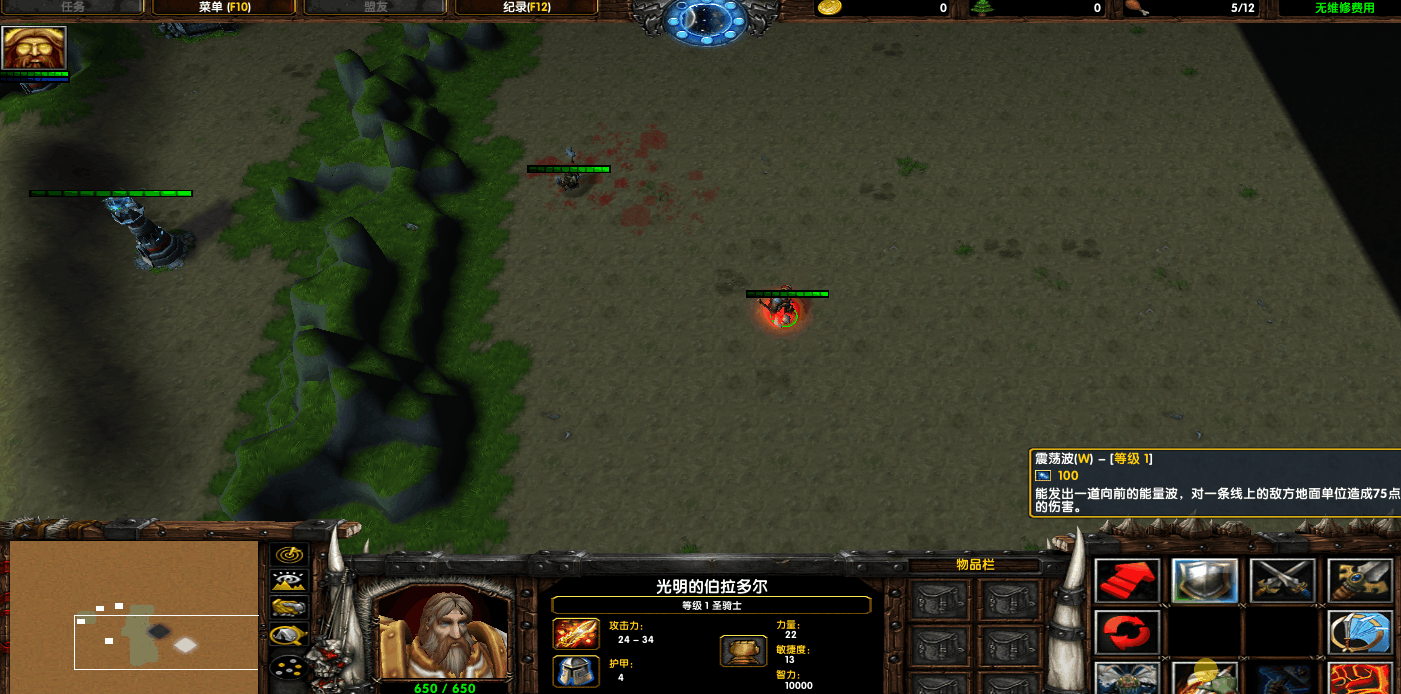The width and height of the screenshot is (1401, 694).
Task: Toggle creep camp display on the minimap
Action: coord(290,634)
